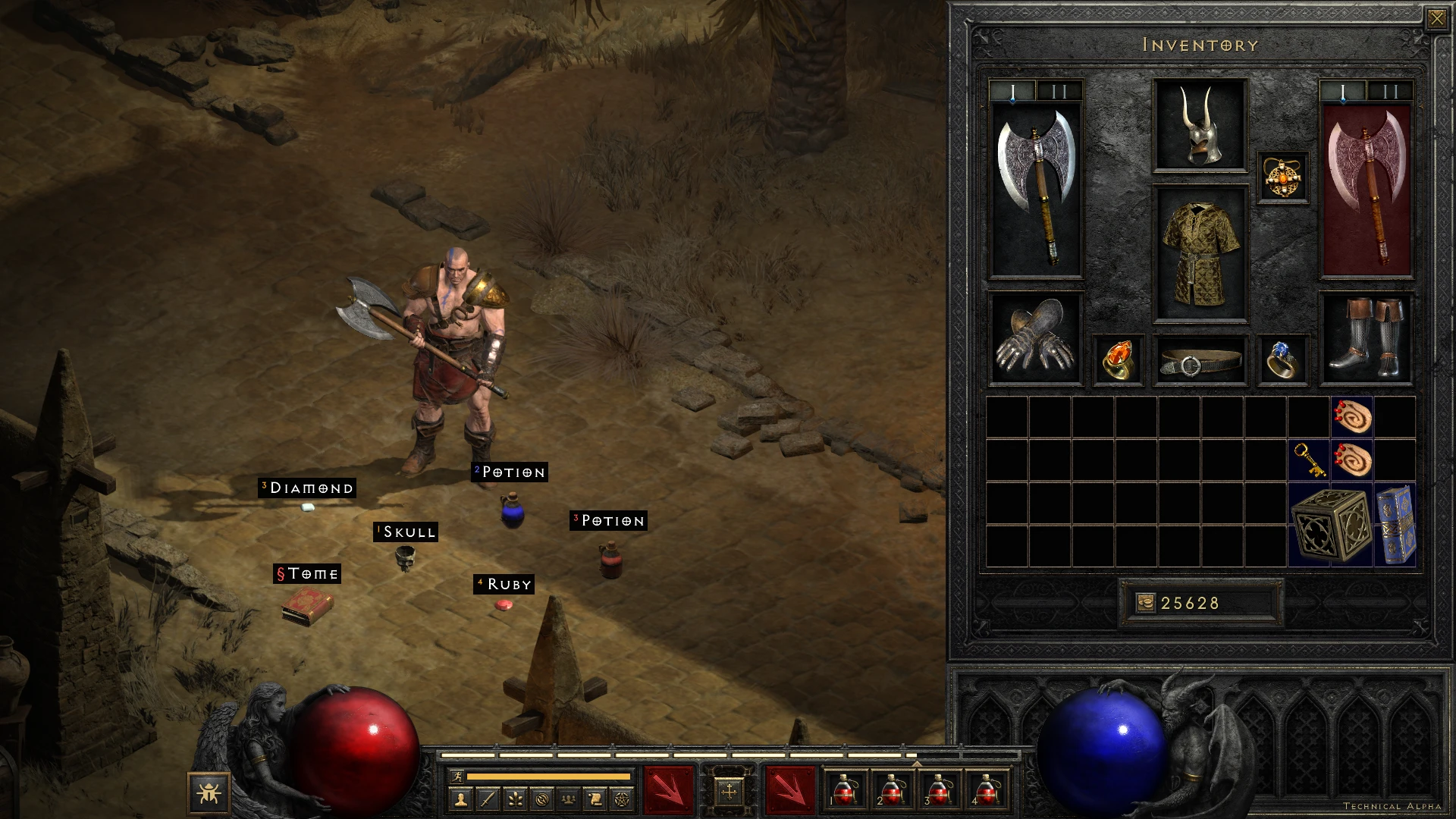This screenshot has height=819, width=1456.
Task: Toggle the automap display
Action: (x=541, y=799)
